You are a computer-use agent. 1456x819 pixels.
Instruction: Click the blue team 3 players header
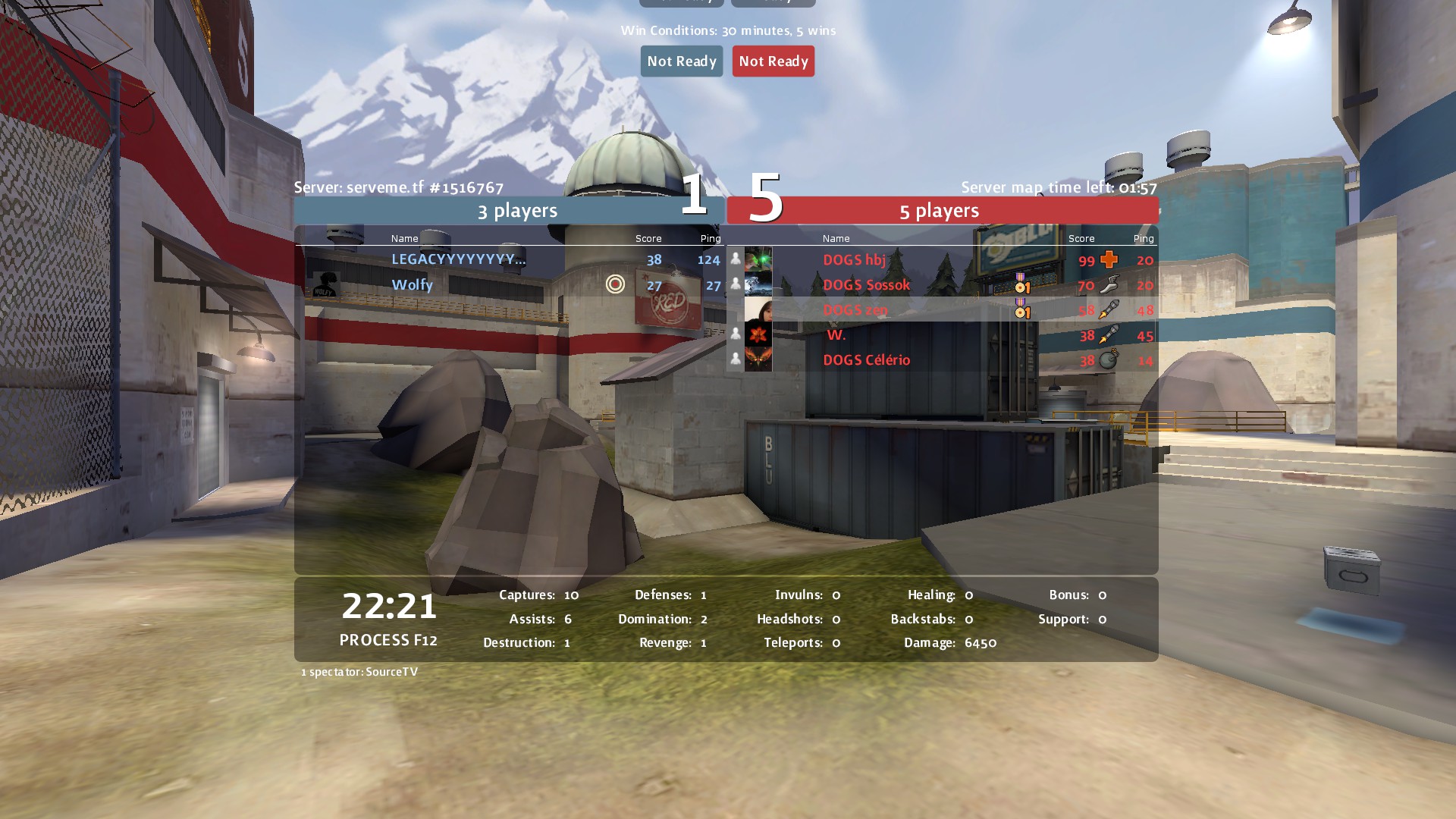point(517,211)
